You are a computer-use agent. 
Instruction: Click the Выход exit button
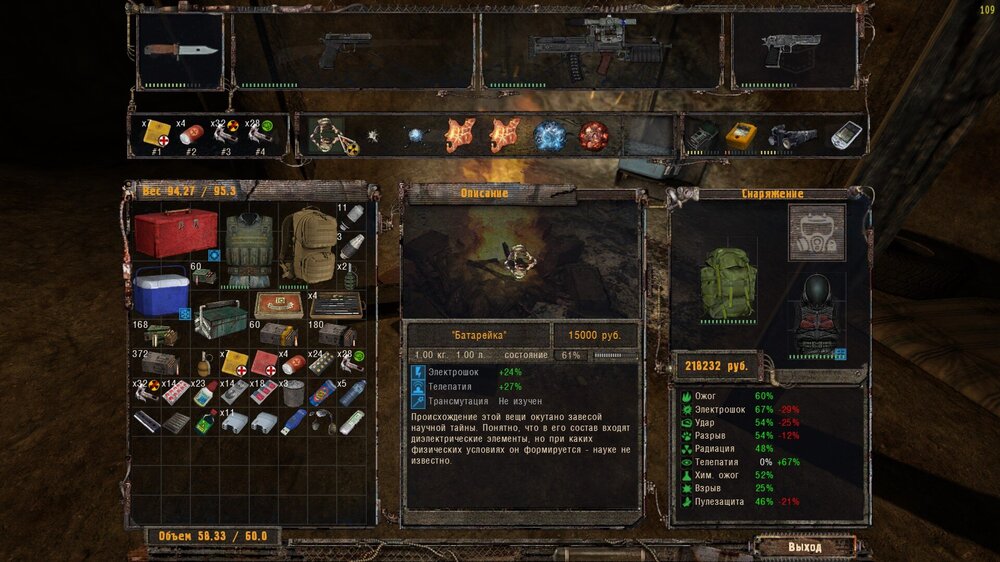click(805, 547)
